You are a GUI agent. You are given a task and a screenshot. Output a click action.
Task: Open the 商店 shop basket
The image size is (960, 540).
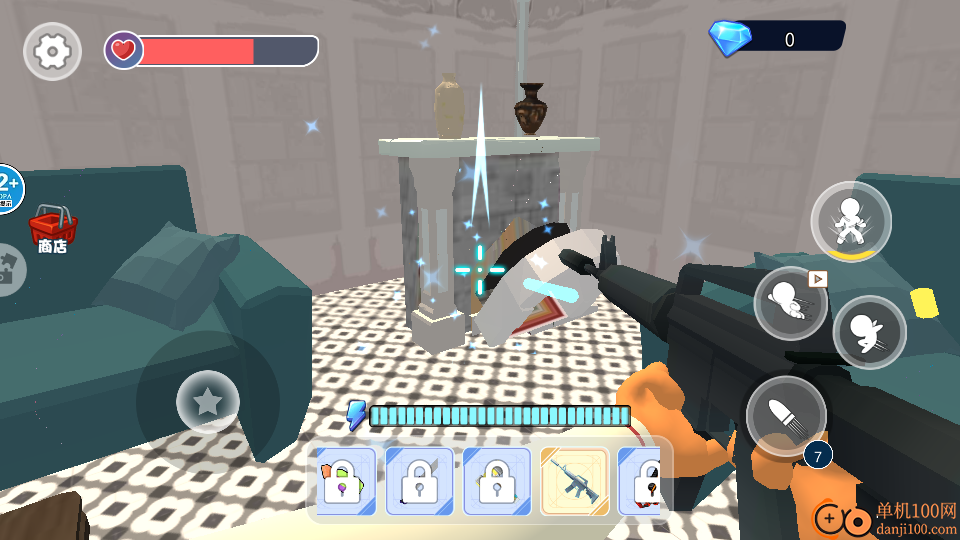point(52,228)
